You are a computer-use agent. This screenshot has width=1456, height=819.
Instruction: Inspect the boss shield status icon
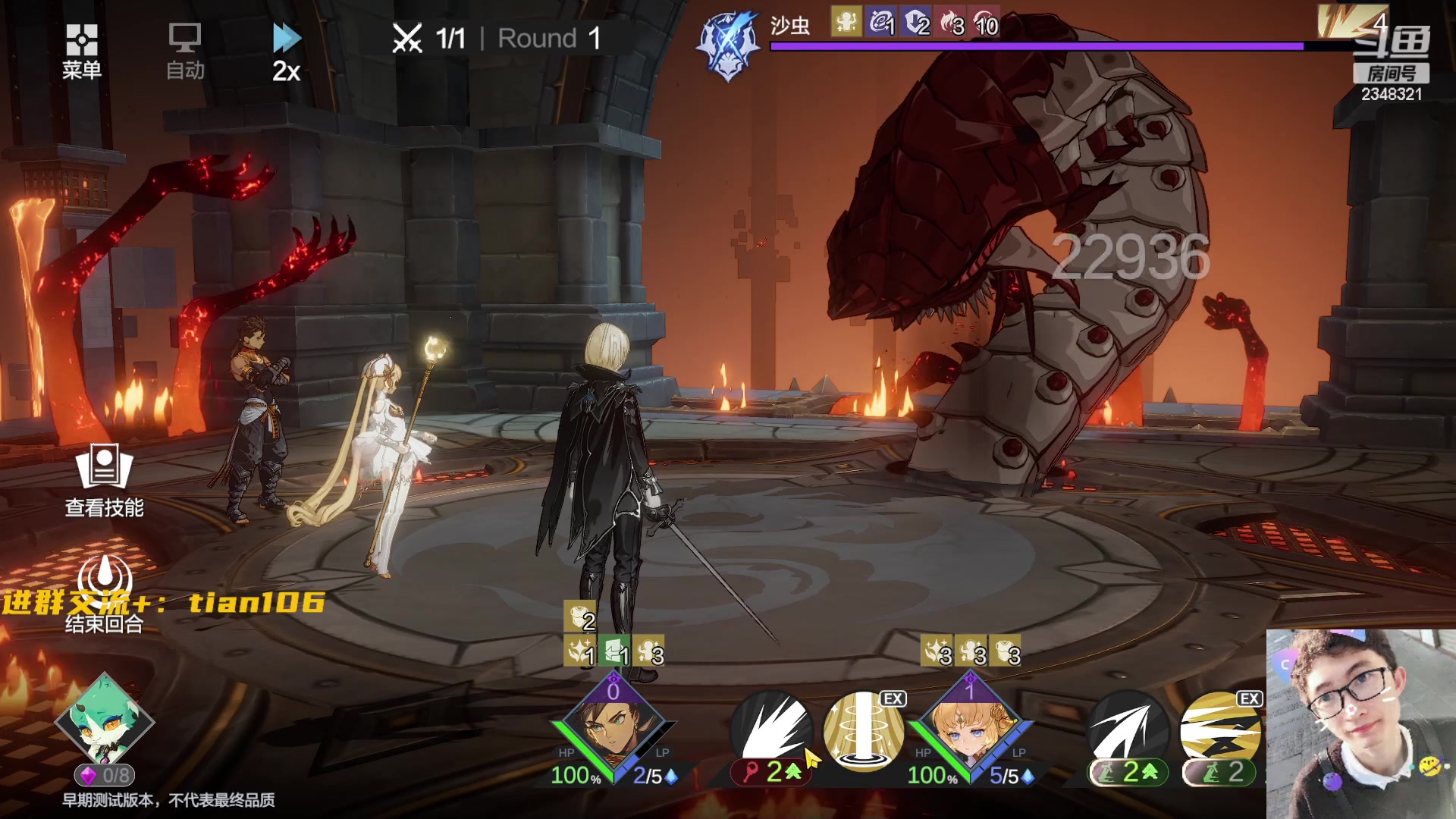click(916, 24)
